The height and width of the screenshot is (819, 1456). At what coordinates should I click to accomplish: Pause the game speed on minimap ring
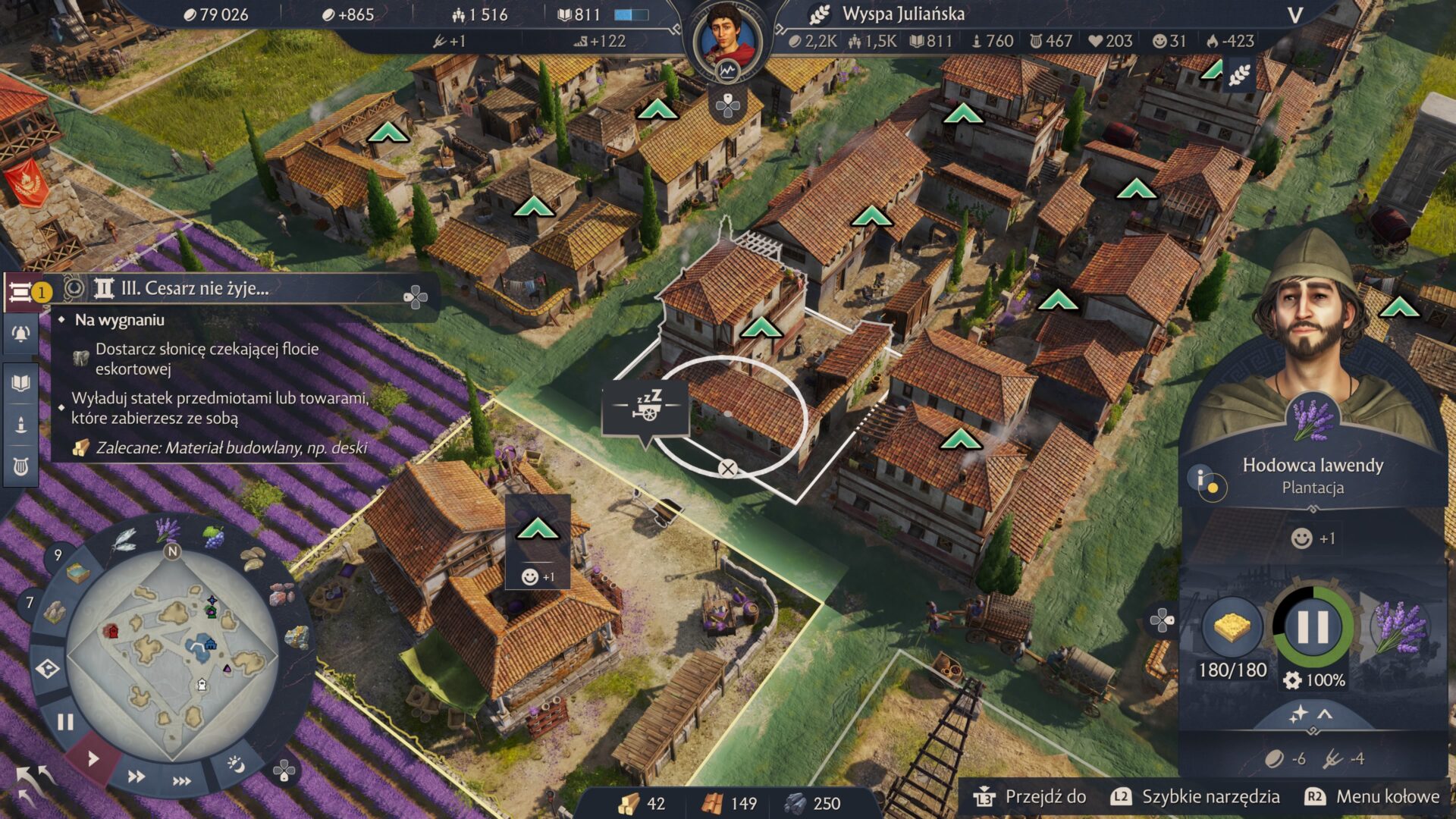pos(65,722)
